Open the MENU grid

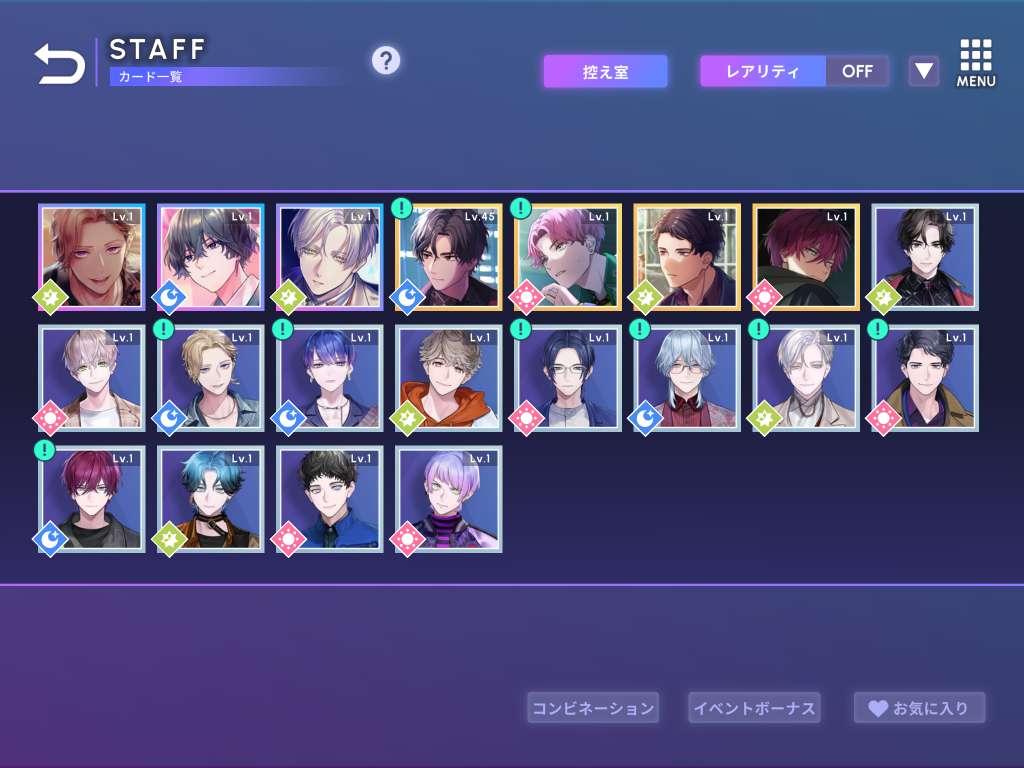[975, 63]
